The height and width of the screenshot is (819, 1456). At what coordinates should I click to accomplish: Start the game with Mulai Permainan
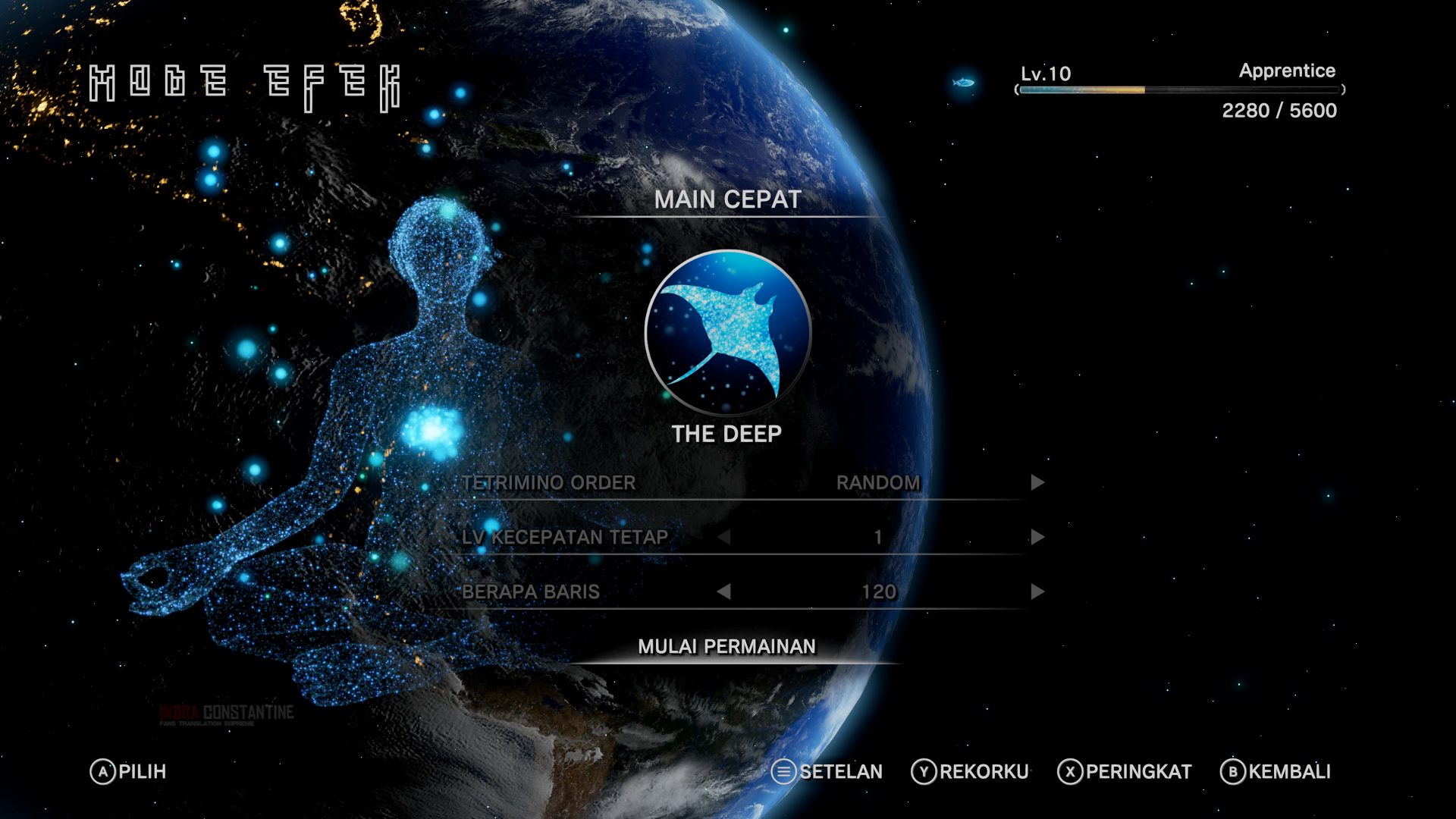726,647
